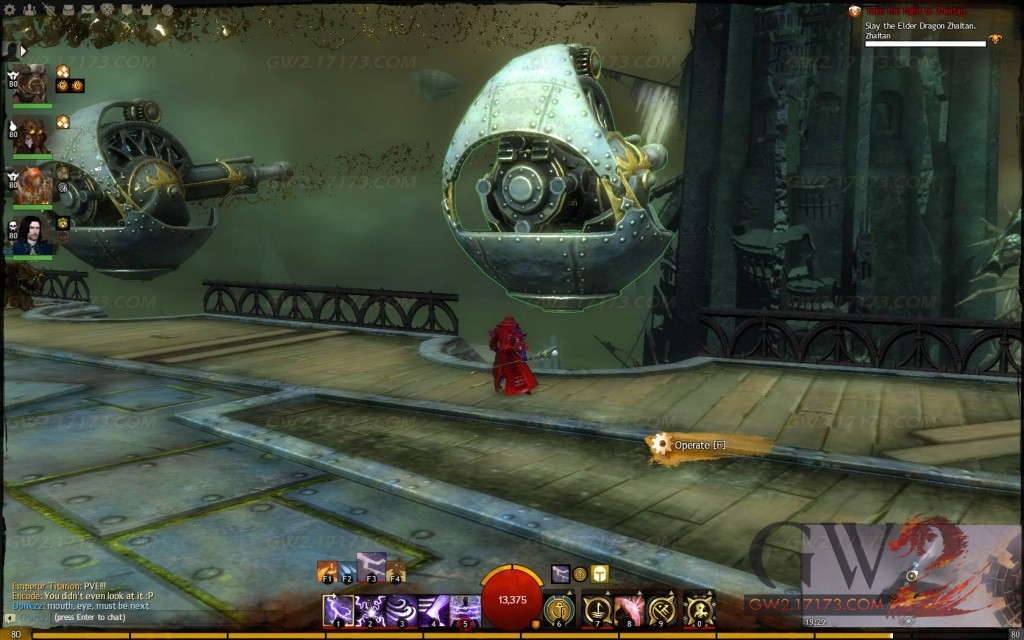Switch to the F4 earth attunement
The image size is (1024, 640).
point(396,572)
